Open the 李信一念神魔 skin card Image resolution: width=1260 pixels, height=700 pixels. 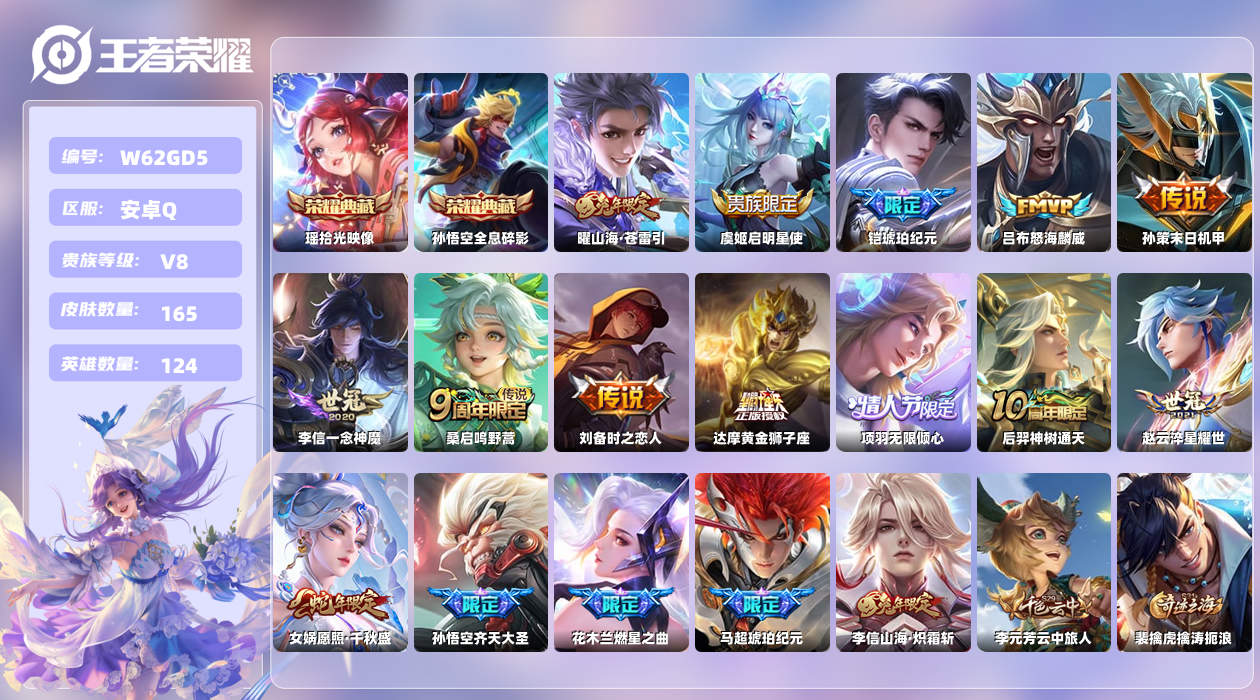click(x=340, y=362)
